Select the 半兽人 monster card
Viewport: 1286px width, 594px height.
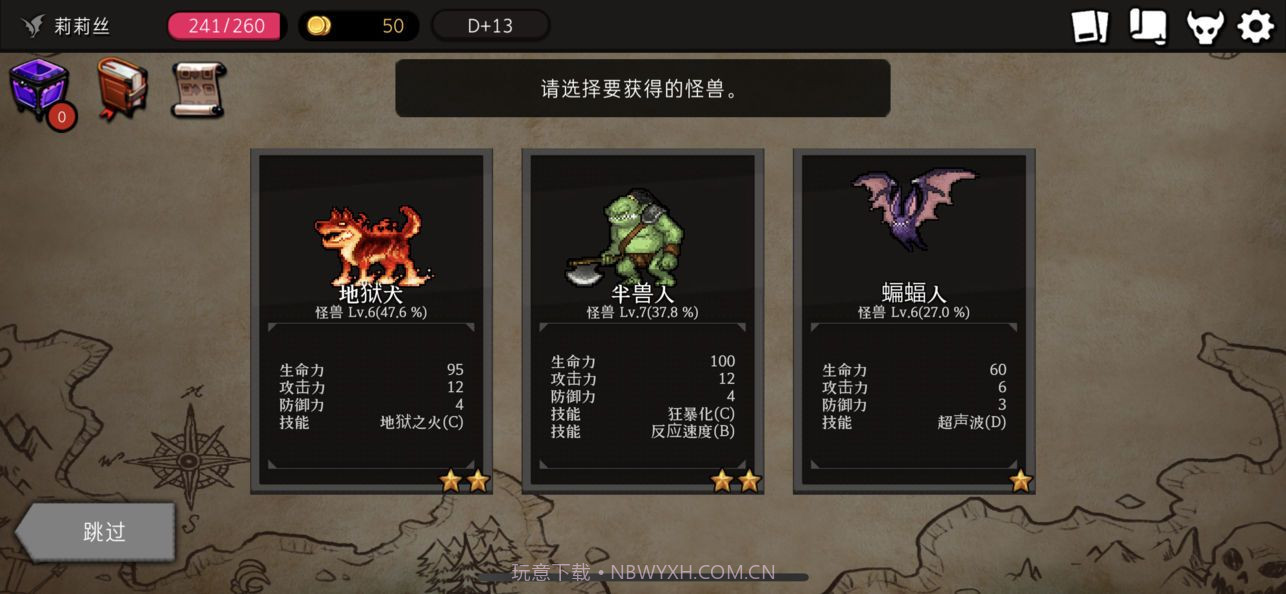coord(643,320)
